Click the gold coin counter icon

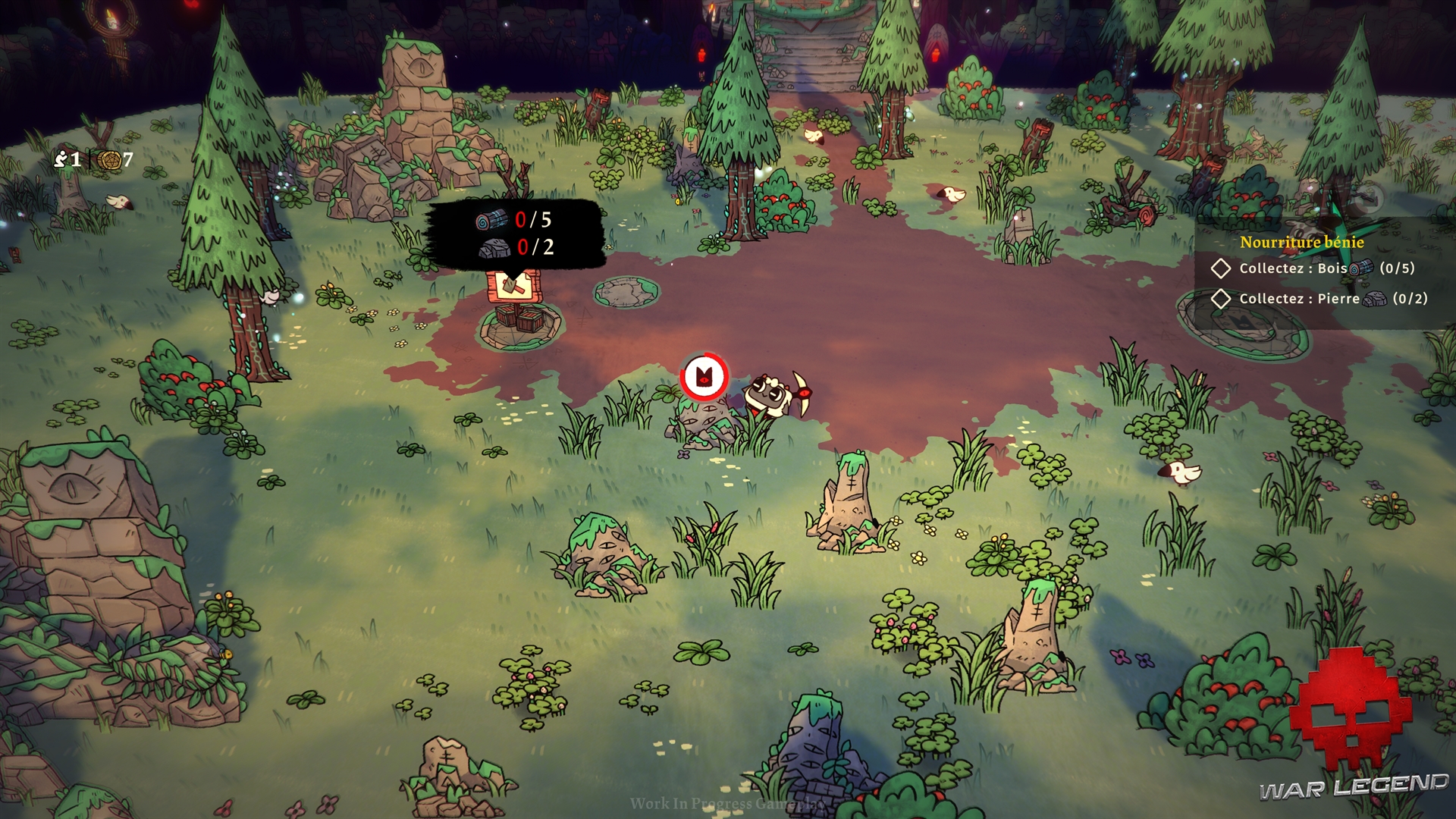click(x=110, y=160)
